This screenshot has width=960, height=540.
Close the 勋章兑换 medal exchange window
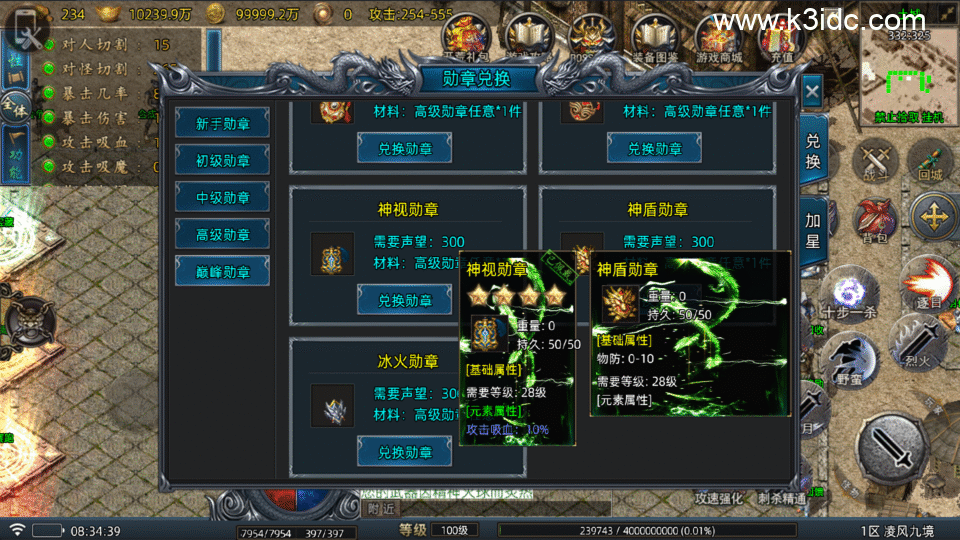812,92
